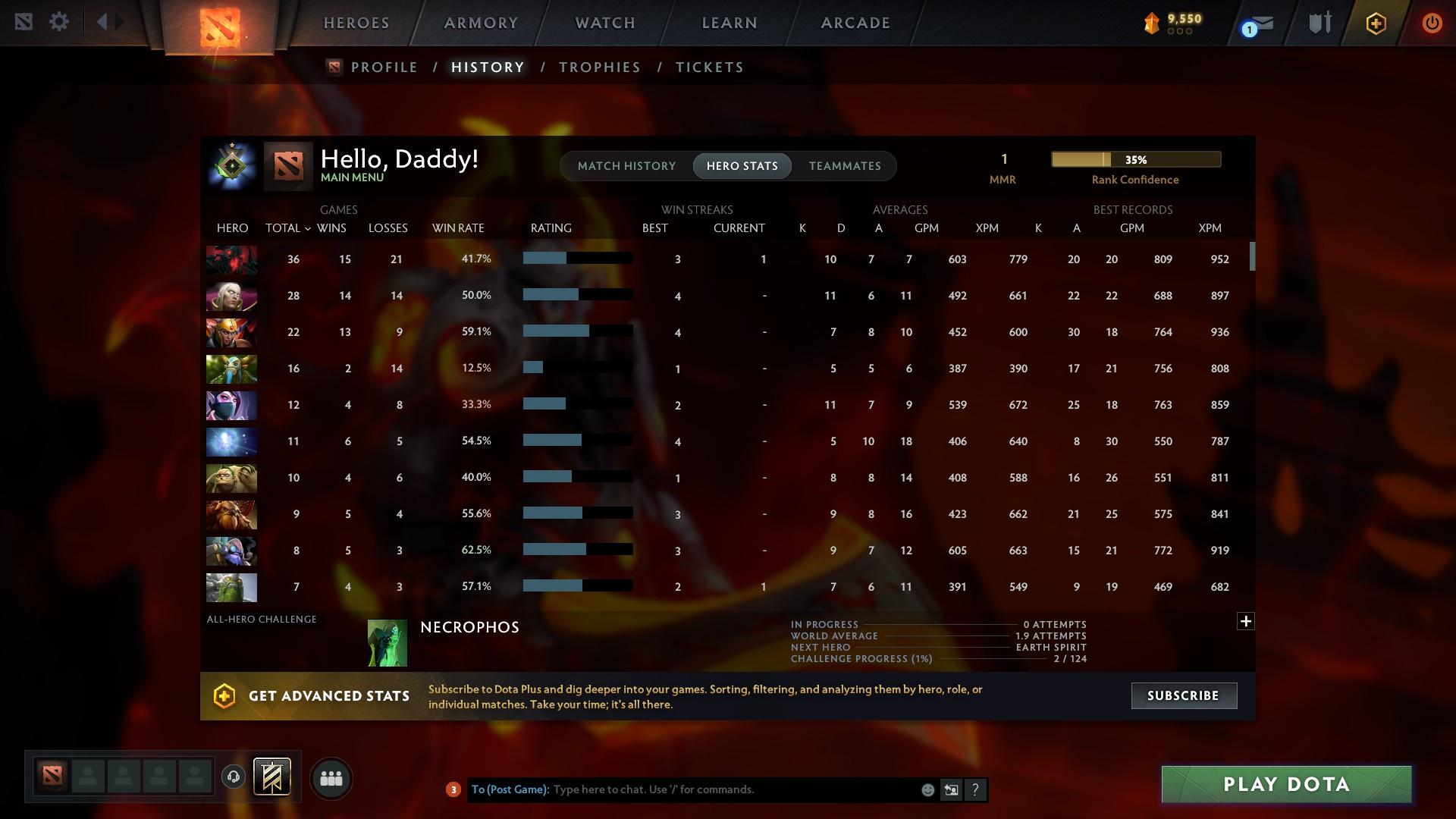Sort heroes using the Total column arrow
This screenshot has height=819, width=1456.
[307, 227]
